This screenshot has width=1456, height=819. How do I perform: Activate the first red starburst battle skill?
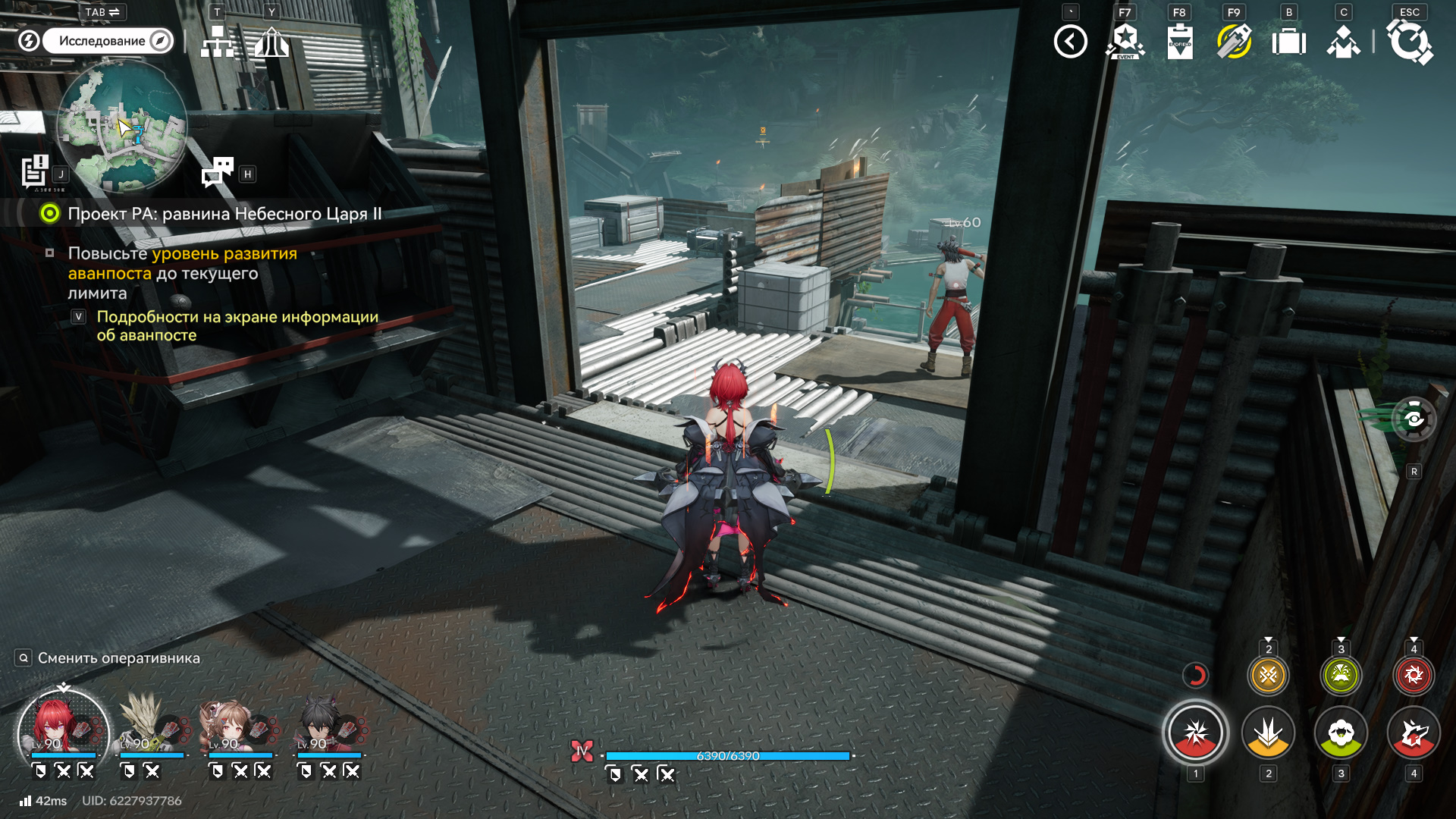point(1195,733)
